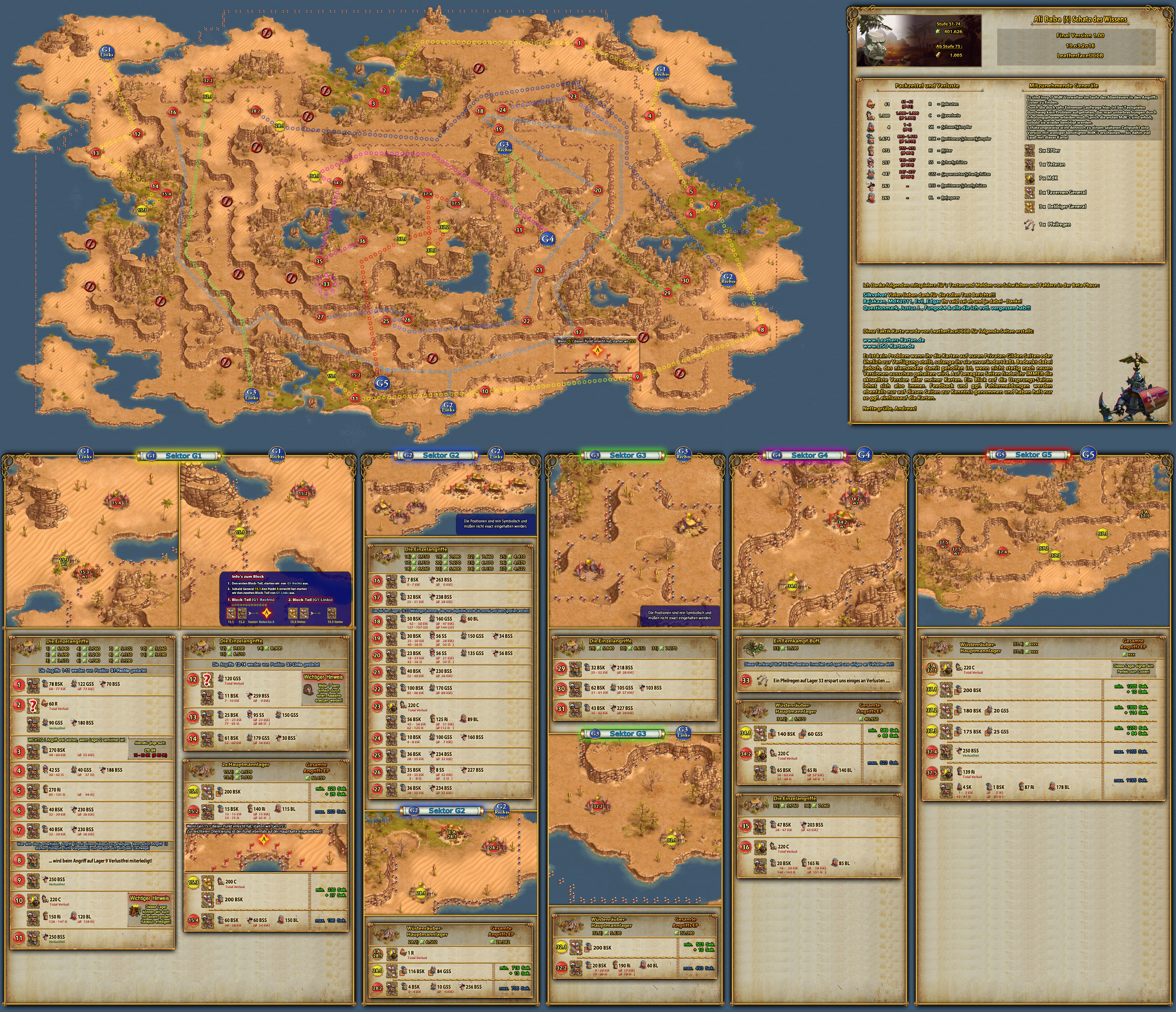Select camp 16 marker on the overview map
The image size is (1176, 1012).
tap(173, 112)
